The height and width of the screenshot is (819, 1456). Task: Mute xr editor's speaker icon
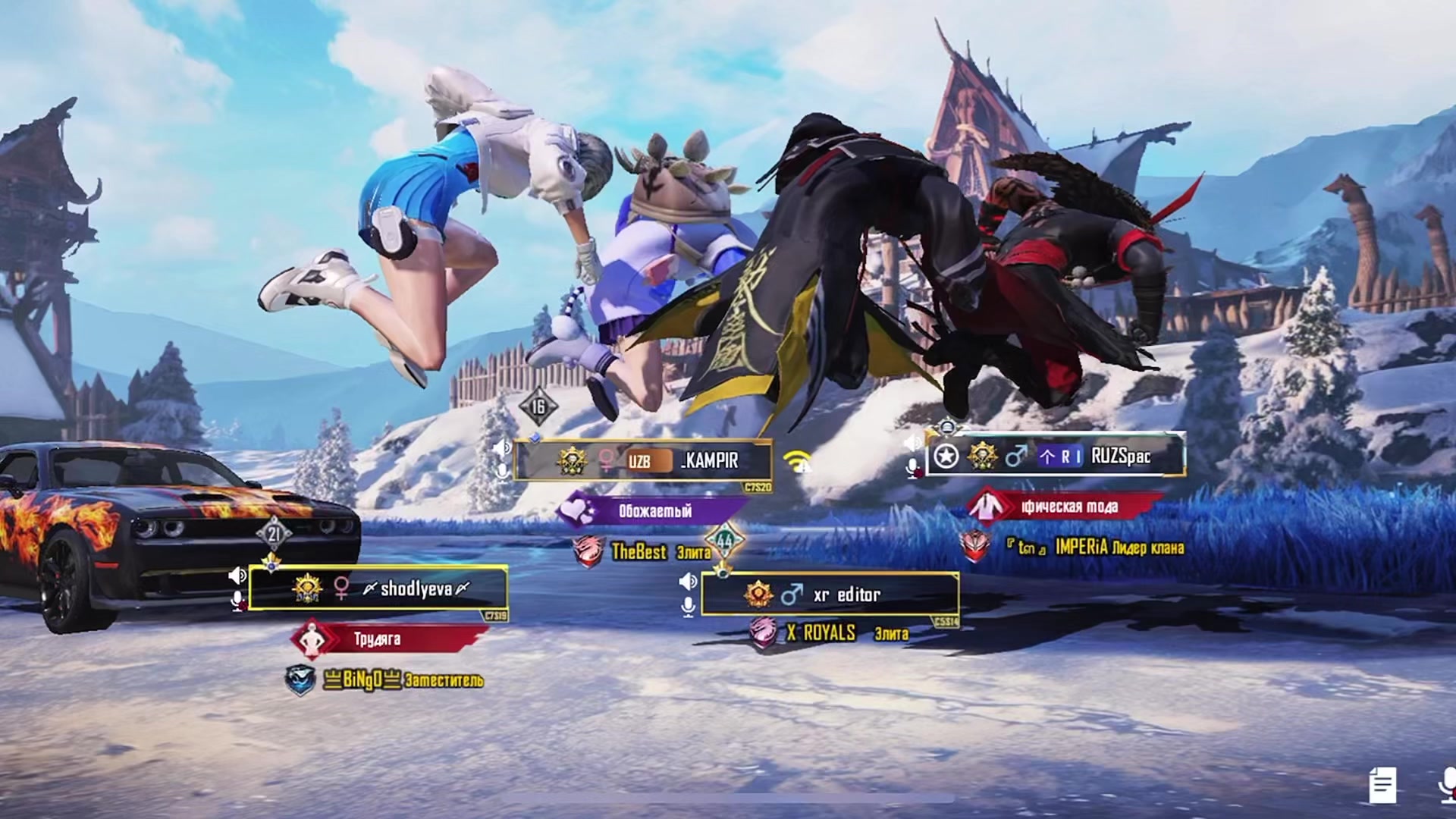[x=688, y=582]
